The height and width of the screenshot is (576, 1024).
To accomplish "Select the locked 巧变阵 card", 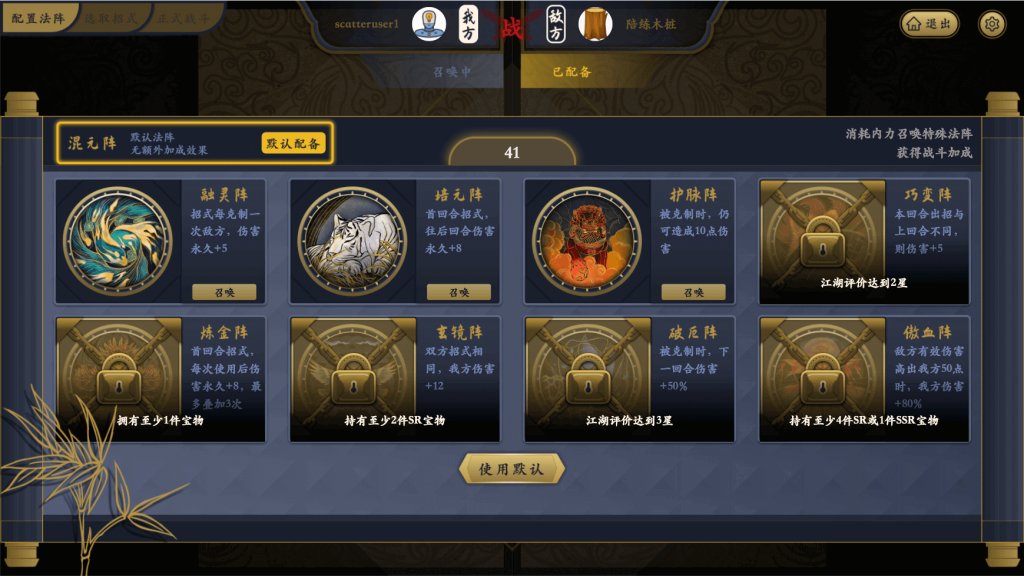I will click(x=864, y=241).
